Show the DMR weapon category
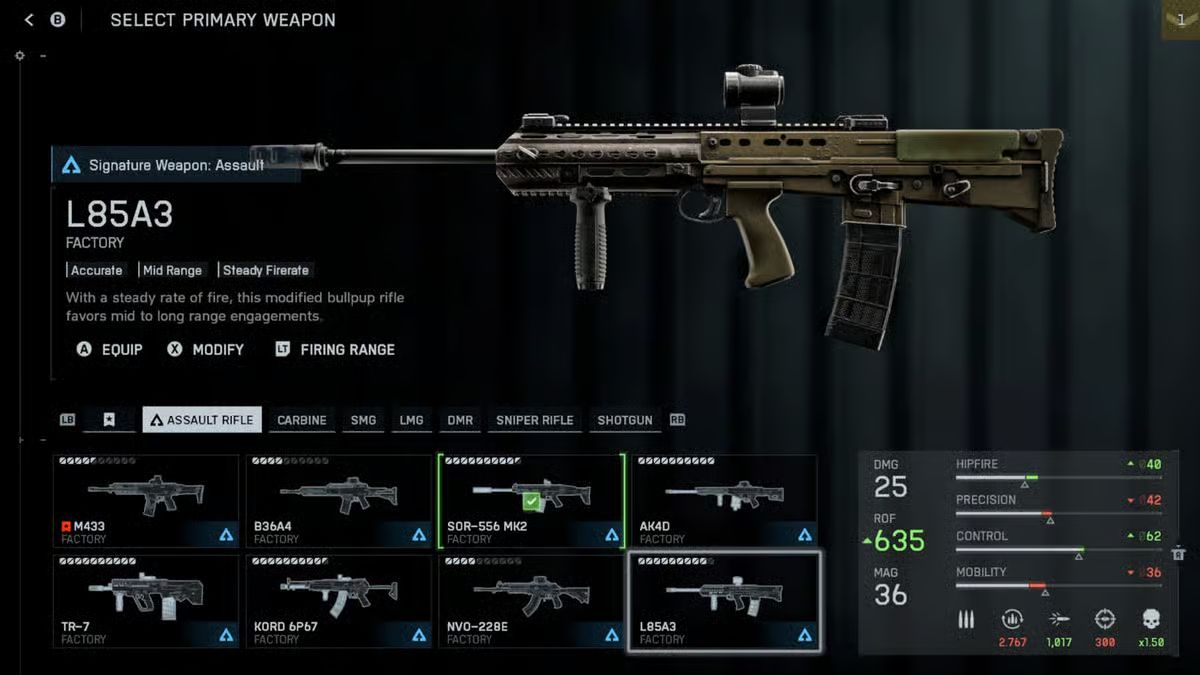Viewport: 1200px width, 675px height. coord(460,420)
